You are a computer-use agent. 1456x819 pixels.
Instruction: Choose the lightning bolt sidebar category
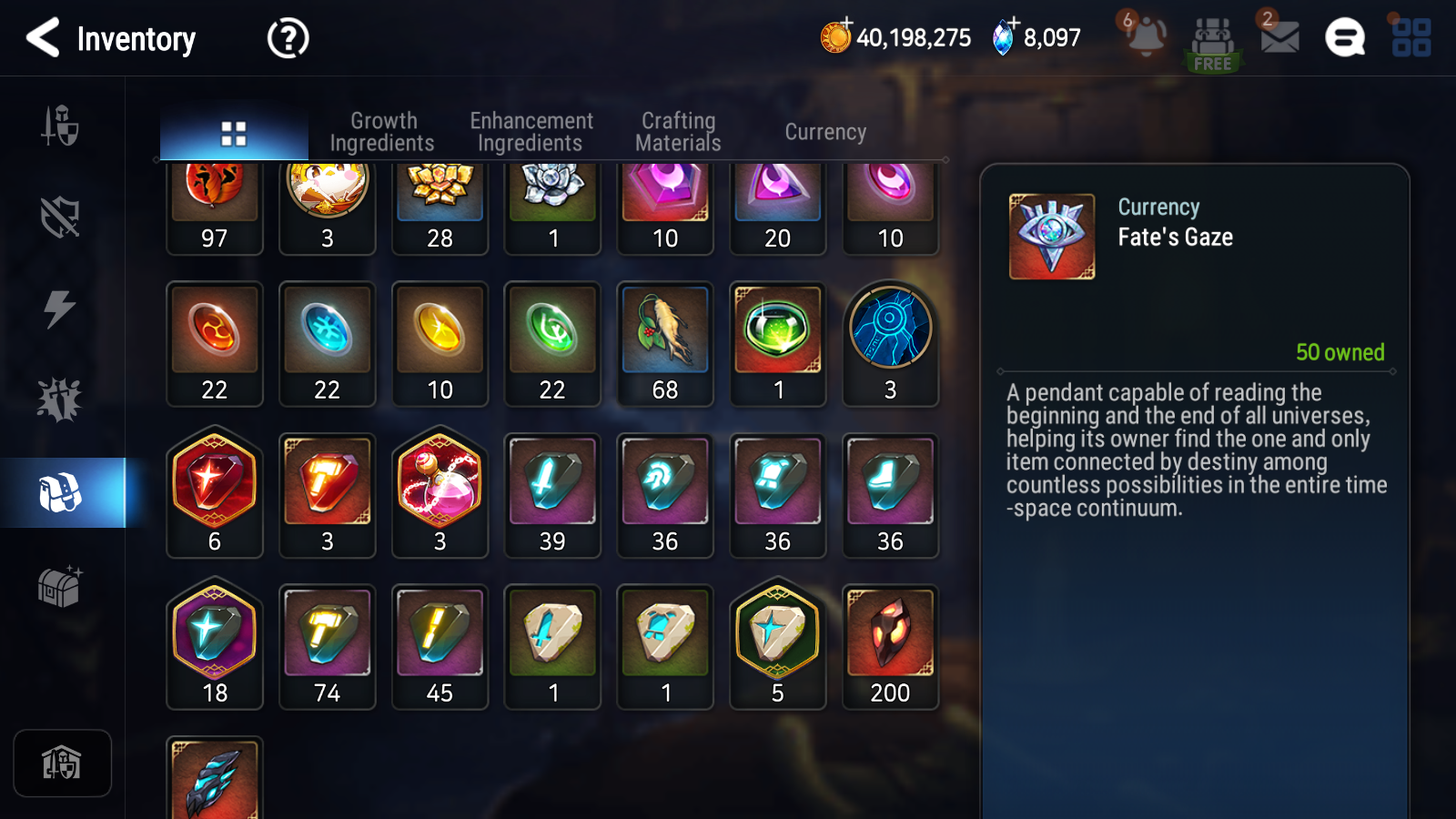coord(60,309)
